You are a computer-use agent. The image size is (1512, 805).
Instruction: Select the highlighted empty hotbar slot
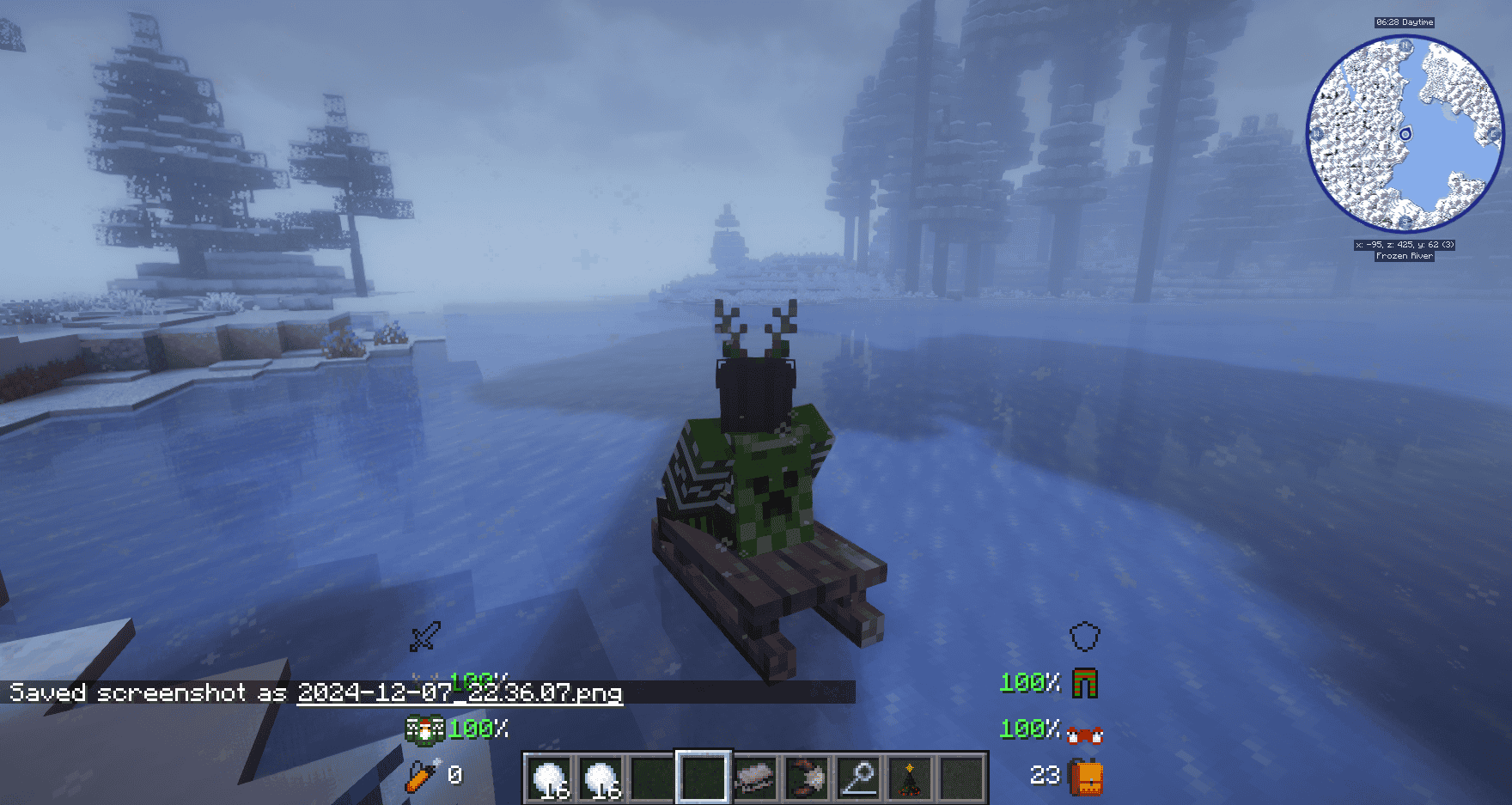point(704,778)
